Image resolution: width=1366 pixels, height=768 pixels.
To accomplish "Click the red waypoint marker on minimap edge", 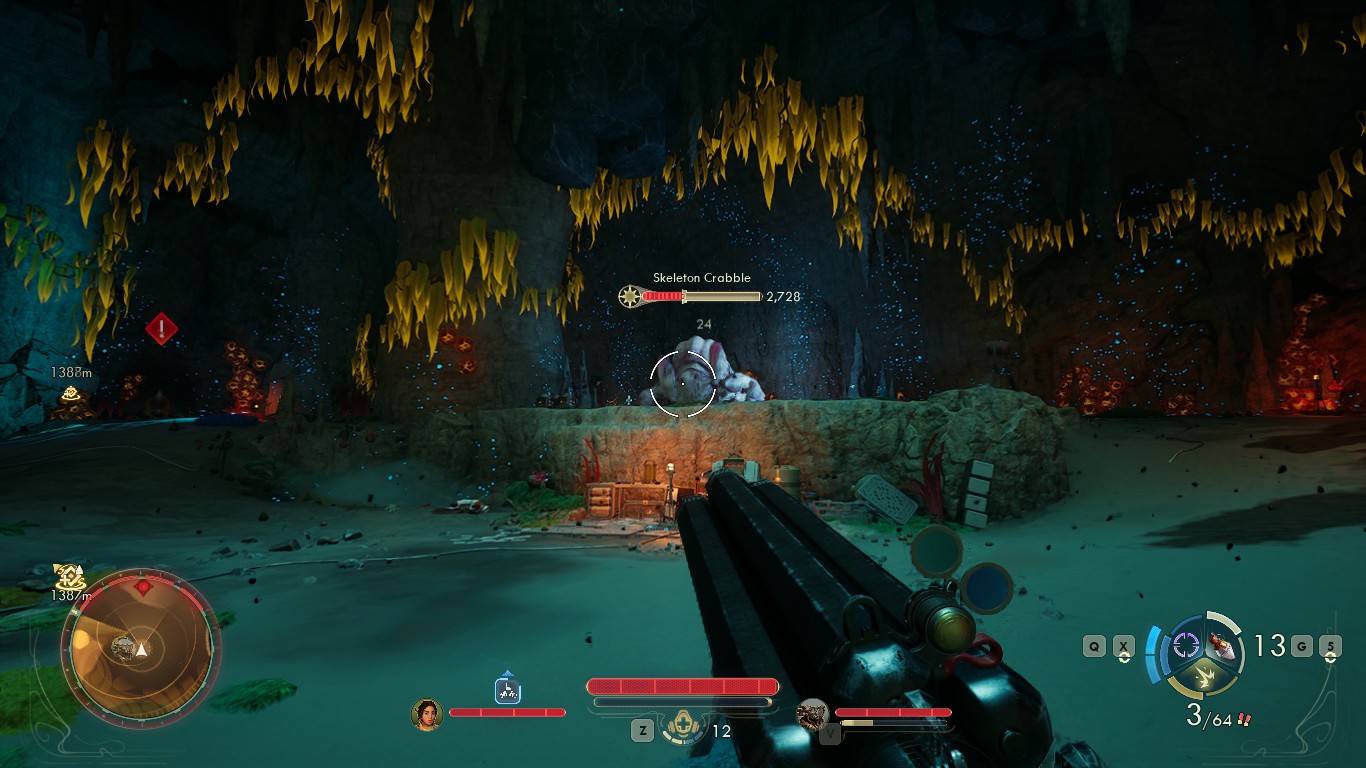I will click(x=143, y=587).
